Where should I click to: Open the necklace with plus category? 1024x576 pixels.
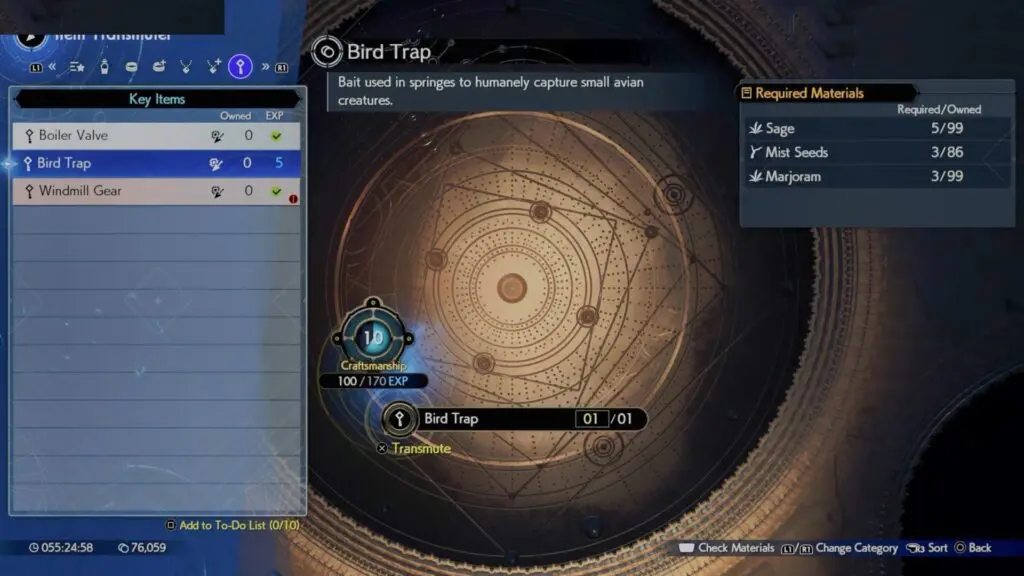[x=213, y=67]
